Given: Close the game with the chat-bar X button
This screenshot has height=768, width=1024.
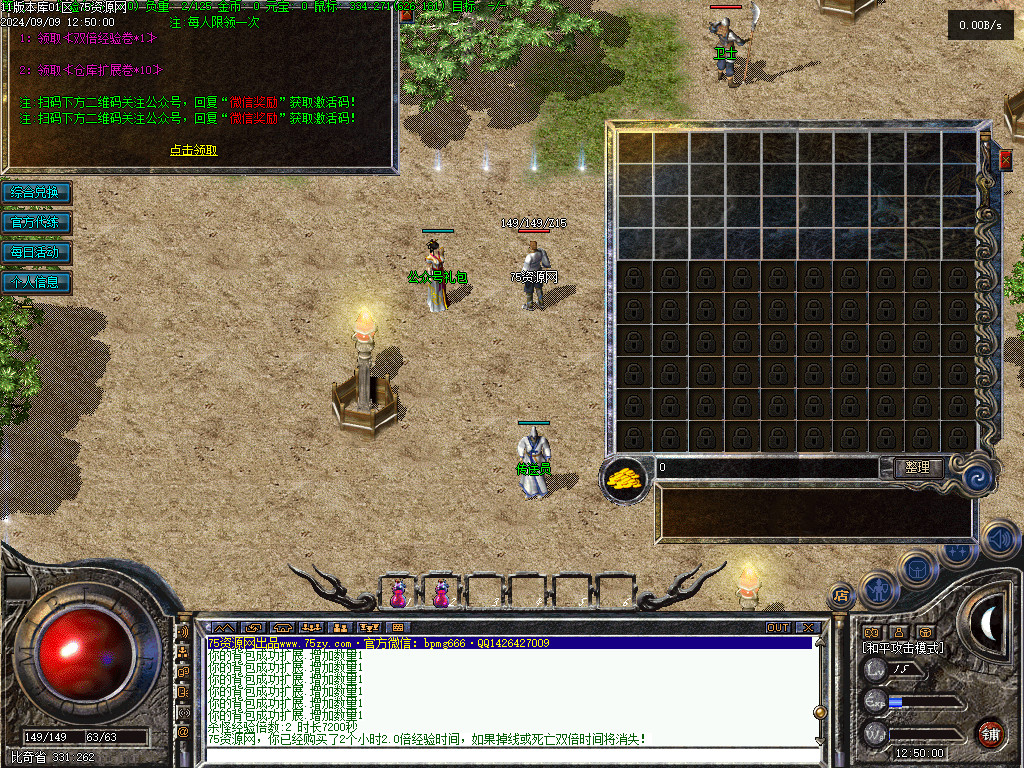Looking at the screenshot, I should pyautogui.click(x=808, y=628).
